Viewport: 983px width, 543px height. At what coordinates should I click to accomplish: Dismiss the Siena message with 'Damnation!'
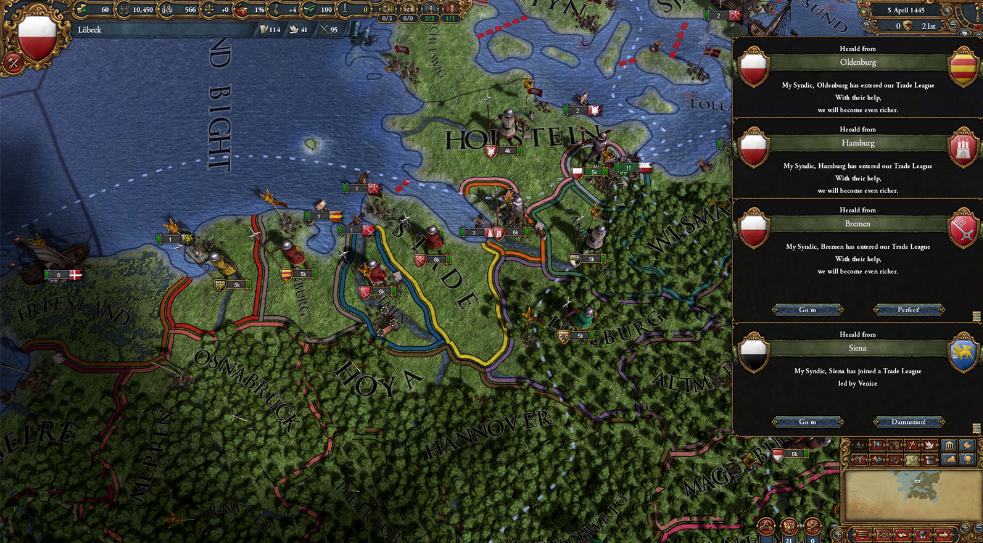pos(908,422)
